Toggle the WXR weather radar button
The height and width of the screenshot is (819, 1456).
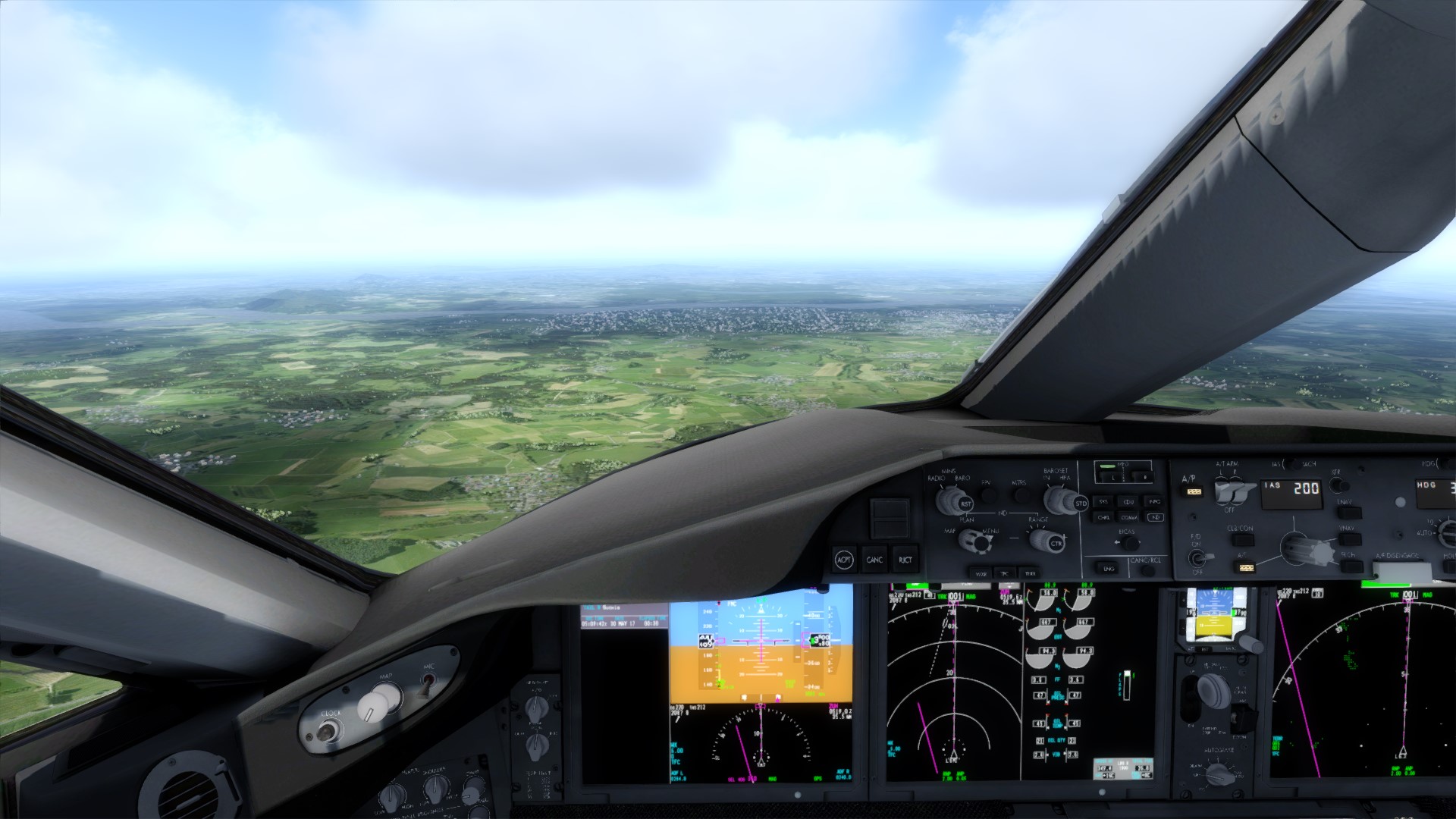click(981, 573)
